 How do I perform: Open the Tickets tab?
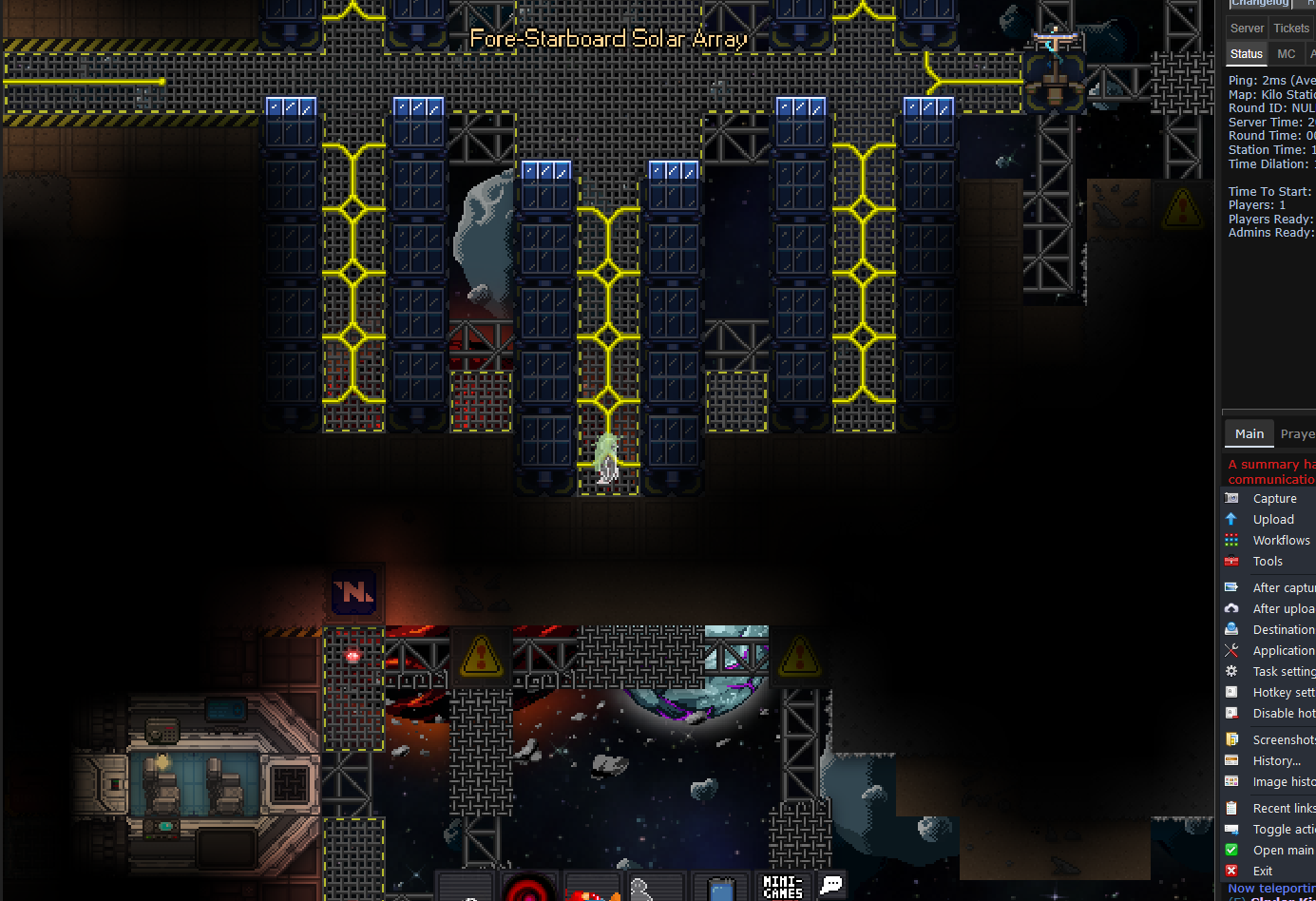click(x=1291, y=29)
